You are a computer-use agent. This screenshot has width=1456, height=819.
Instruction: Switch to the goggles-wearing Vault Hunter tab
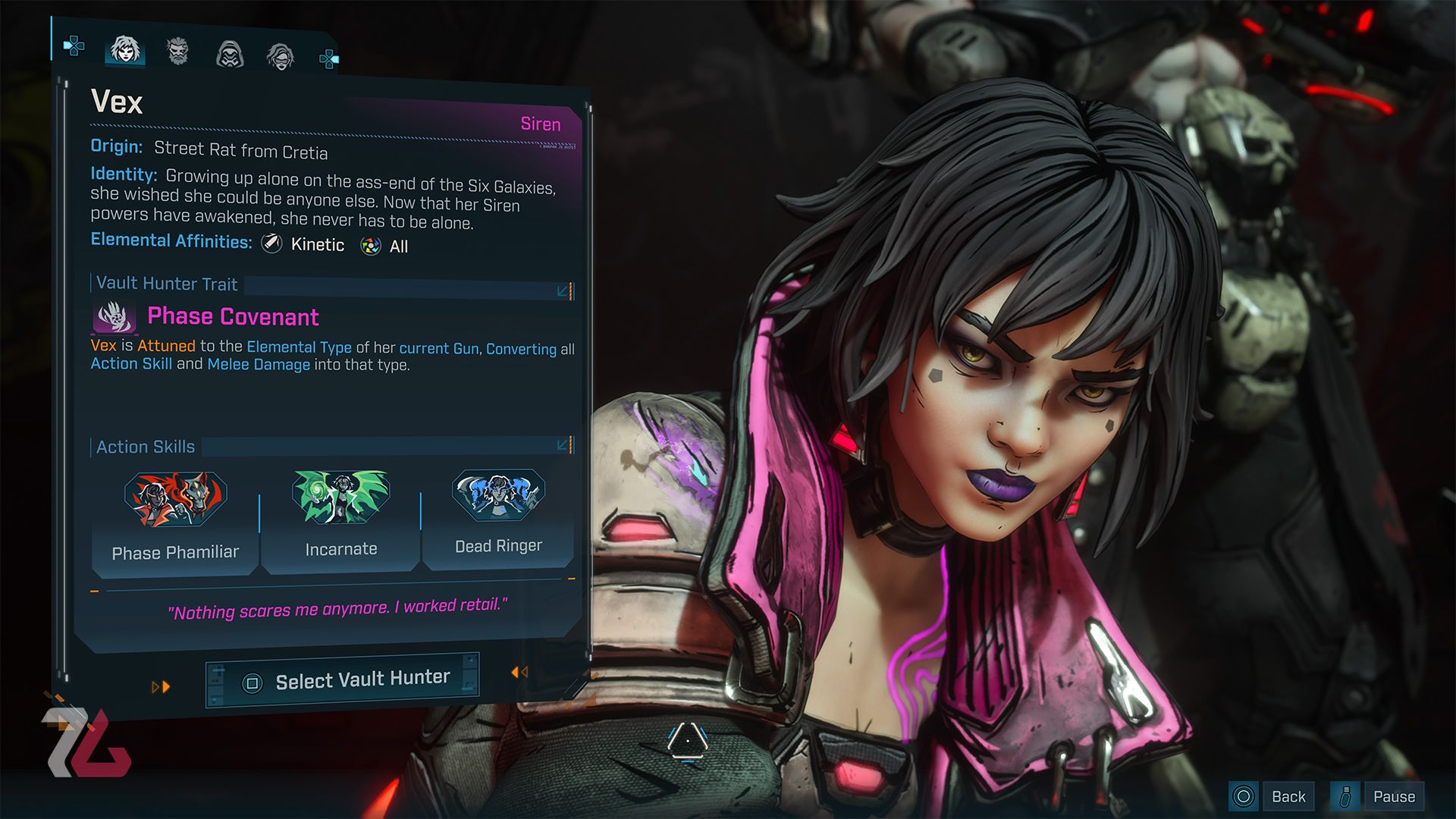click(x=281, y=57)
